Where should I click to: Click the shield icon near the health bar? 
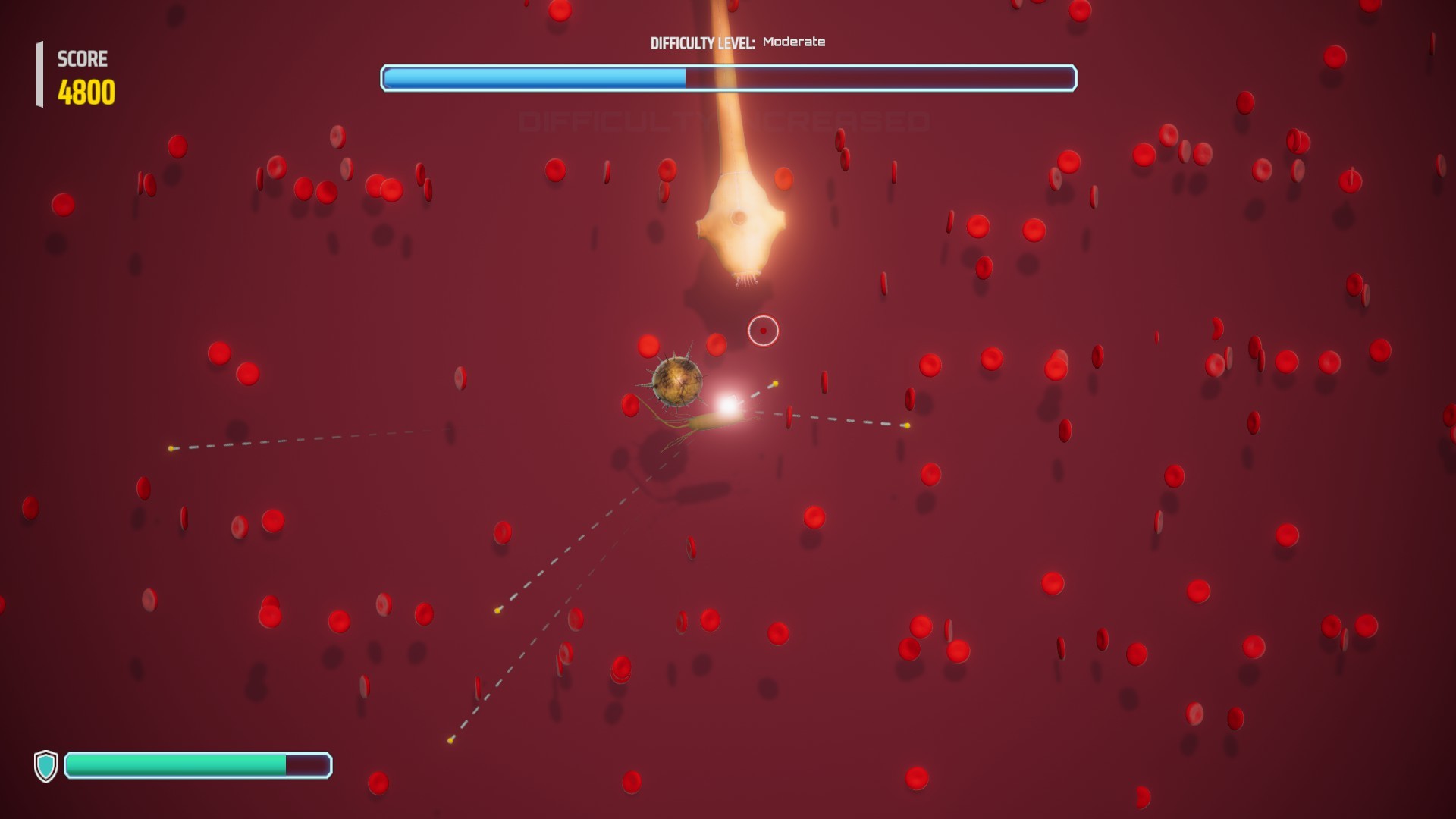[x=46, y=767]
